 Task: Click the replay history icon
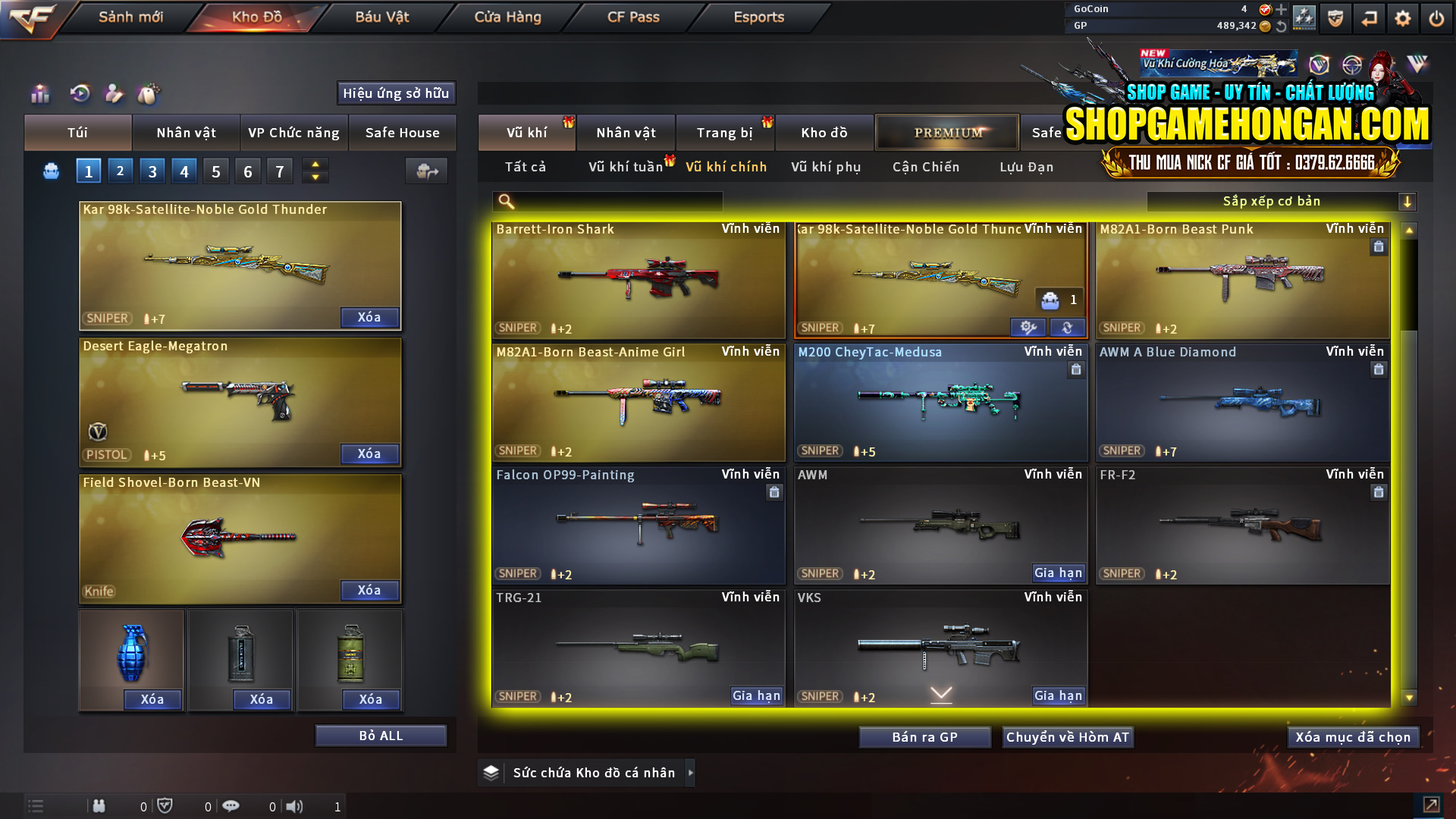79,93
